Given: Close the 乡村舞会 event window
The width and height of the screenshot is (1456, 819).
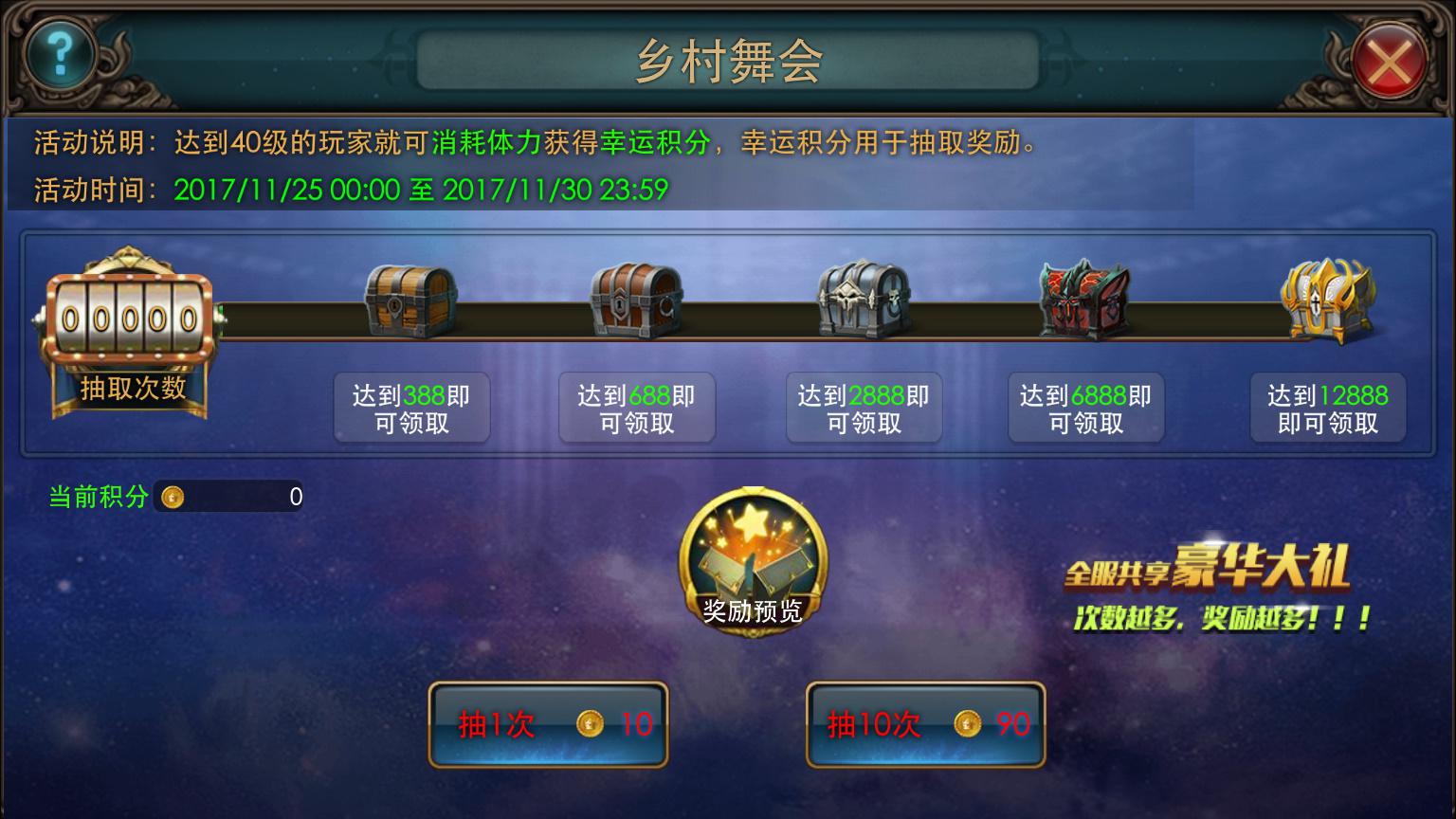Looking at the screenshot, I should pos(1389,63).
